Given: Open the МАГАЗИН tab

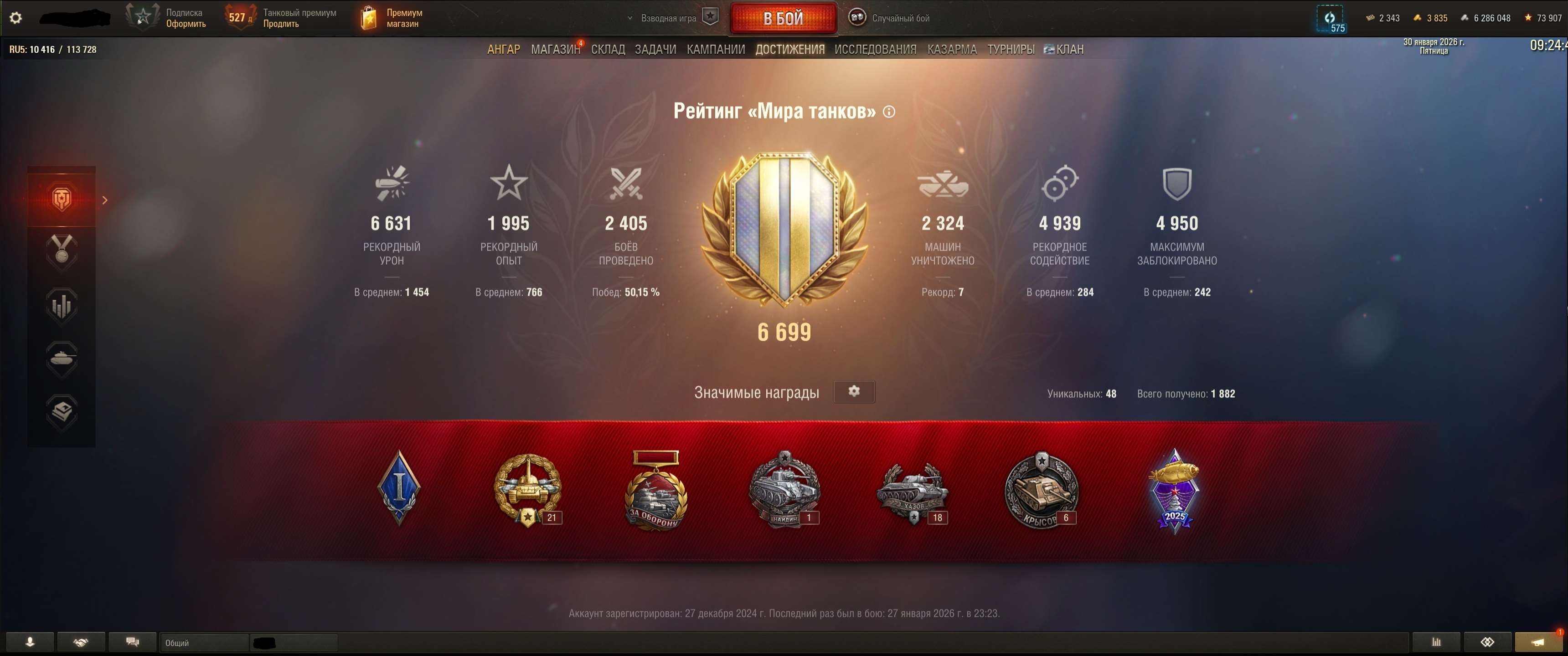Looking at the screenshot, I should (x=555, y=49).
